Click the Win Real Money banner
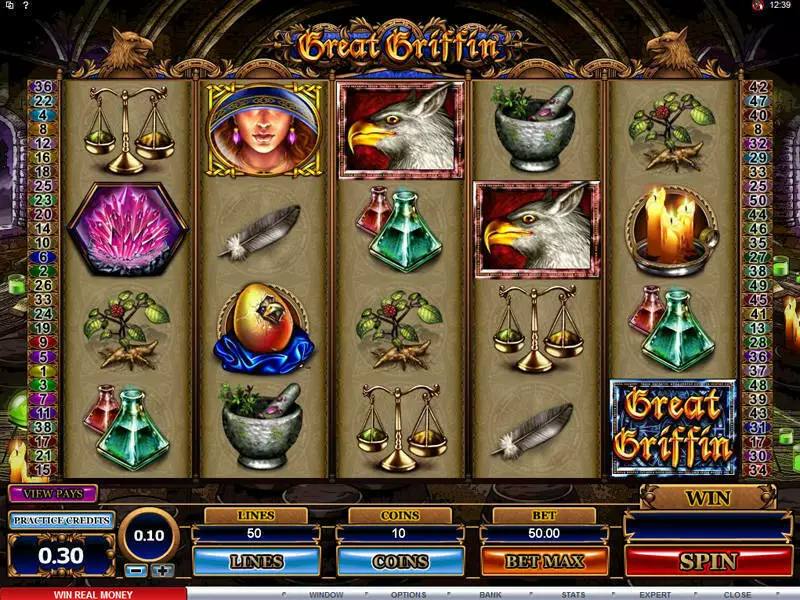 coord(92,594)
